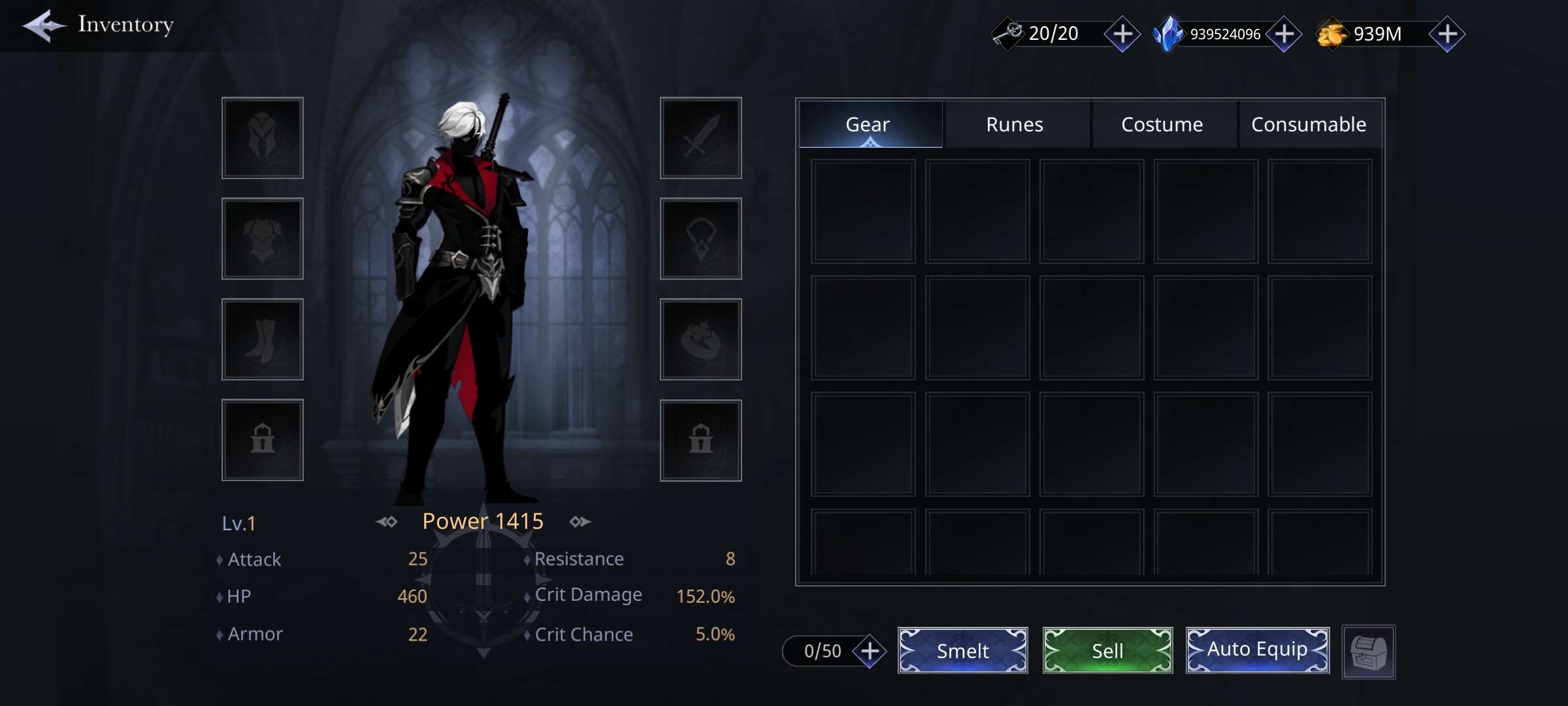This screenshot has width=1568, height=706.
Task: Expand inventory capacity with the 0/50 plus
Action: [870, 650]
